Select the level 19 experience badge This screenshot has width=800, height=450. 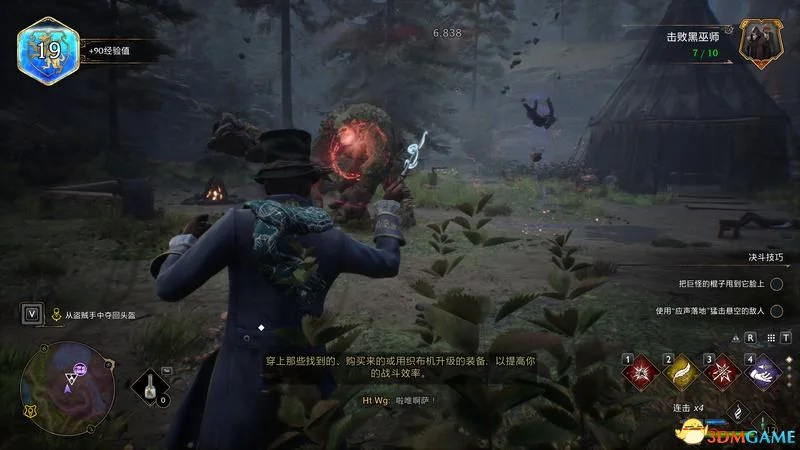click(x=43, y=47)
